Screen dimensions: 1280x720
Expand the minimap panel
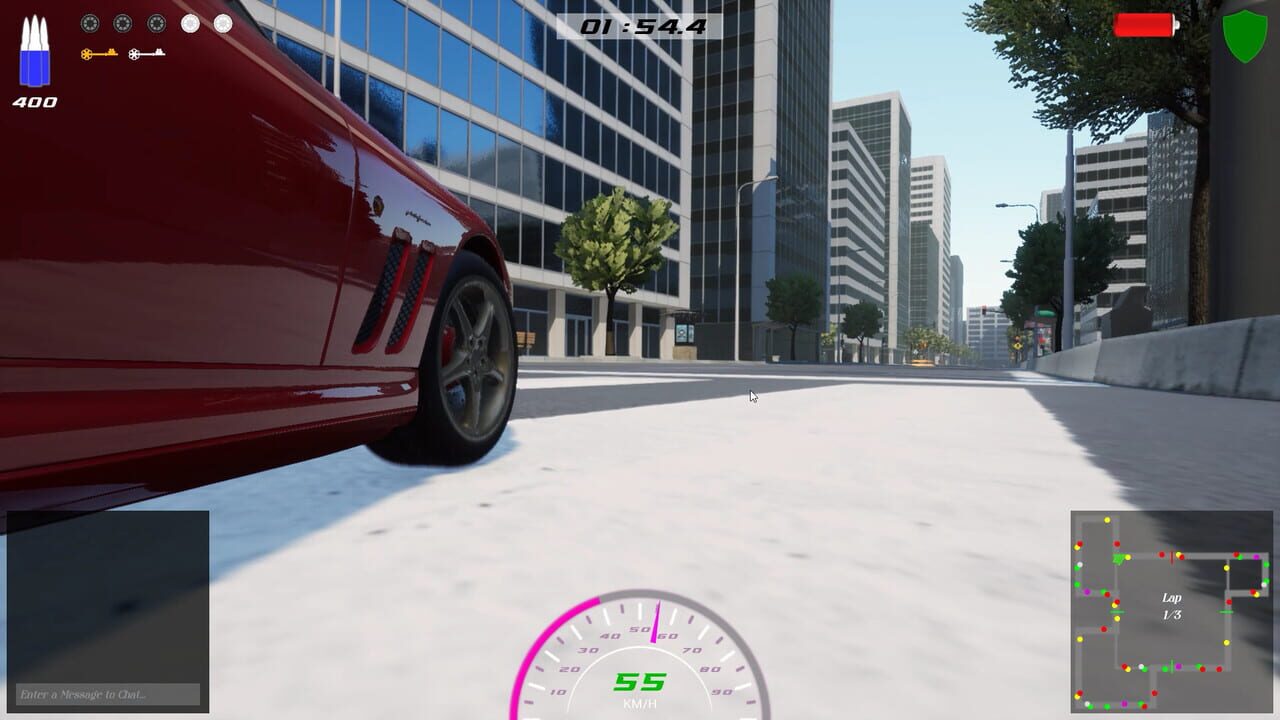[1172, 610]
